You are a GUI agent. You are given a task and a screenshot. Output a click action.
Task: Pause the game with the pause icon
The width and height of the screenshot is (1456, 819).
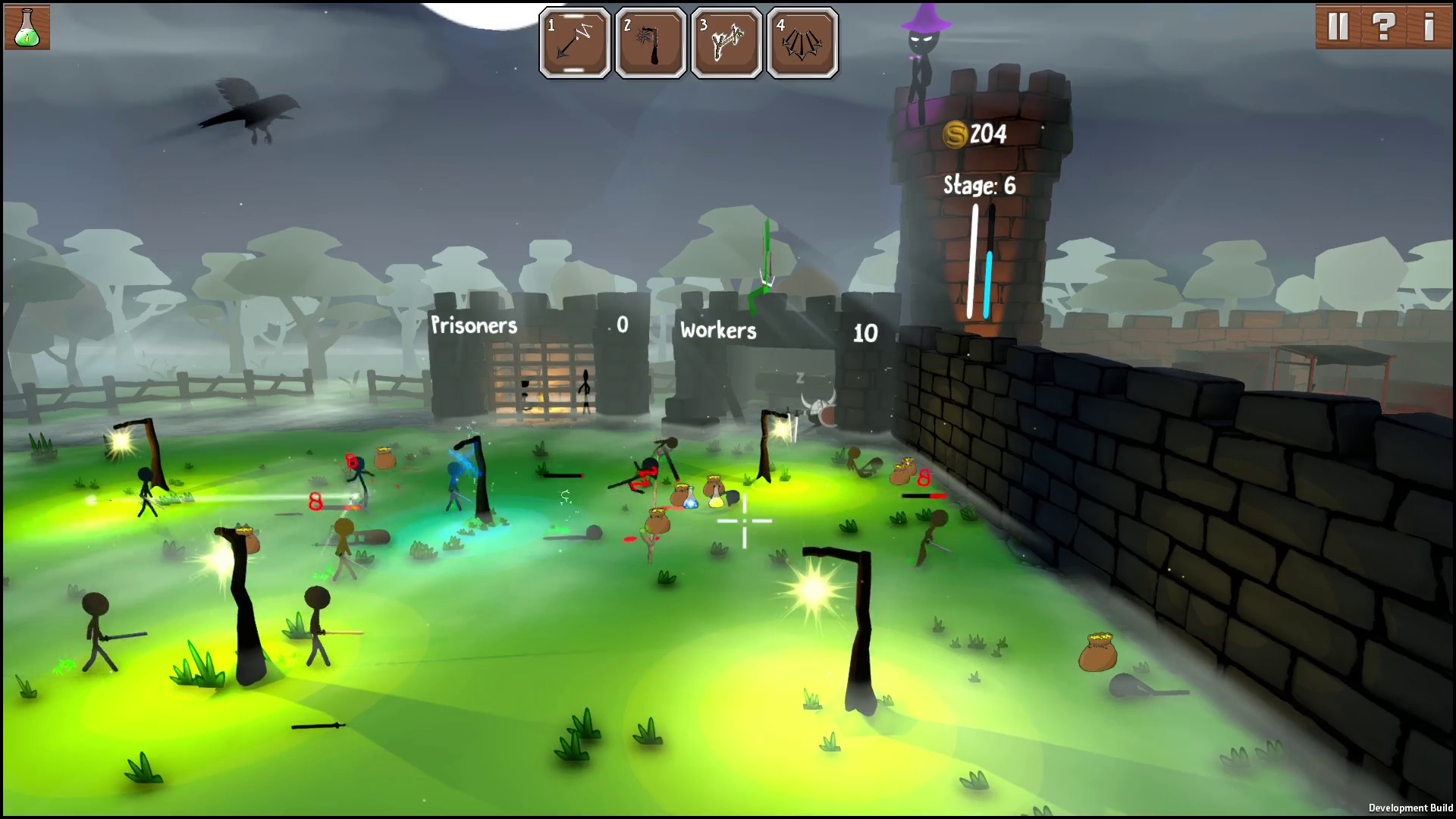(x=1339, y=26)
